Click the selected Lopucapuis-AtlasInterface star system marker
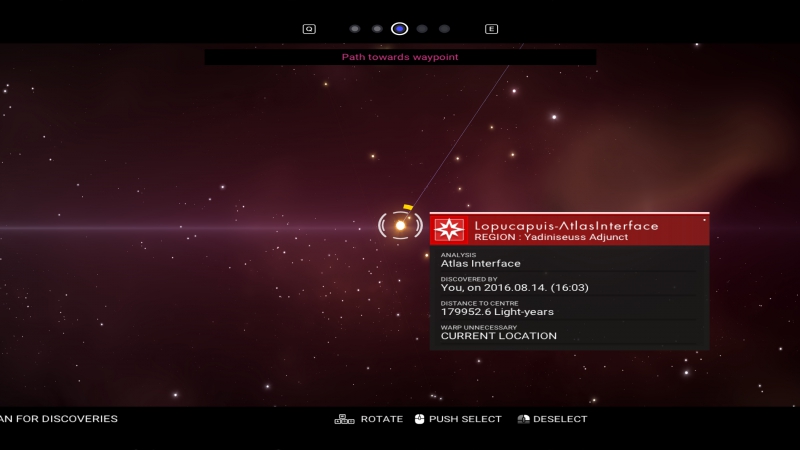 coord(400,225)
